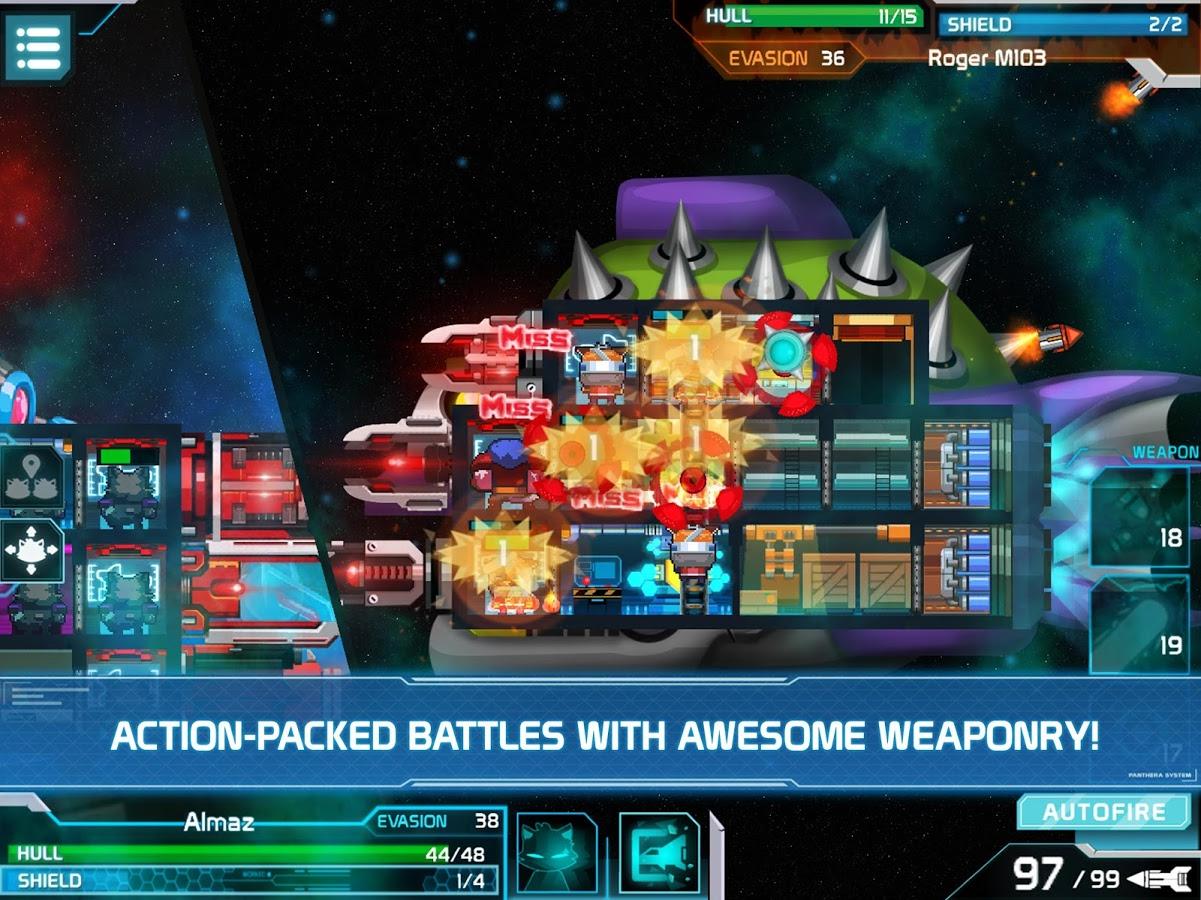Open the cat crew portrait icon

click(556, 852)
